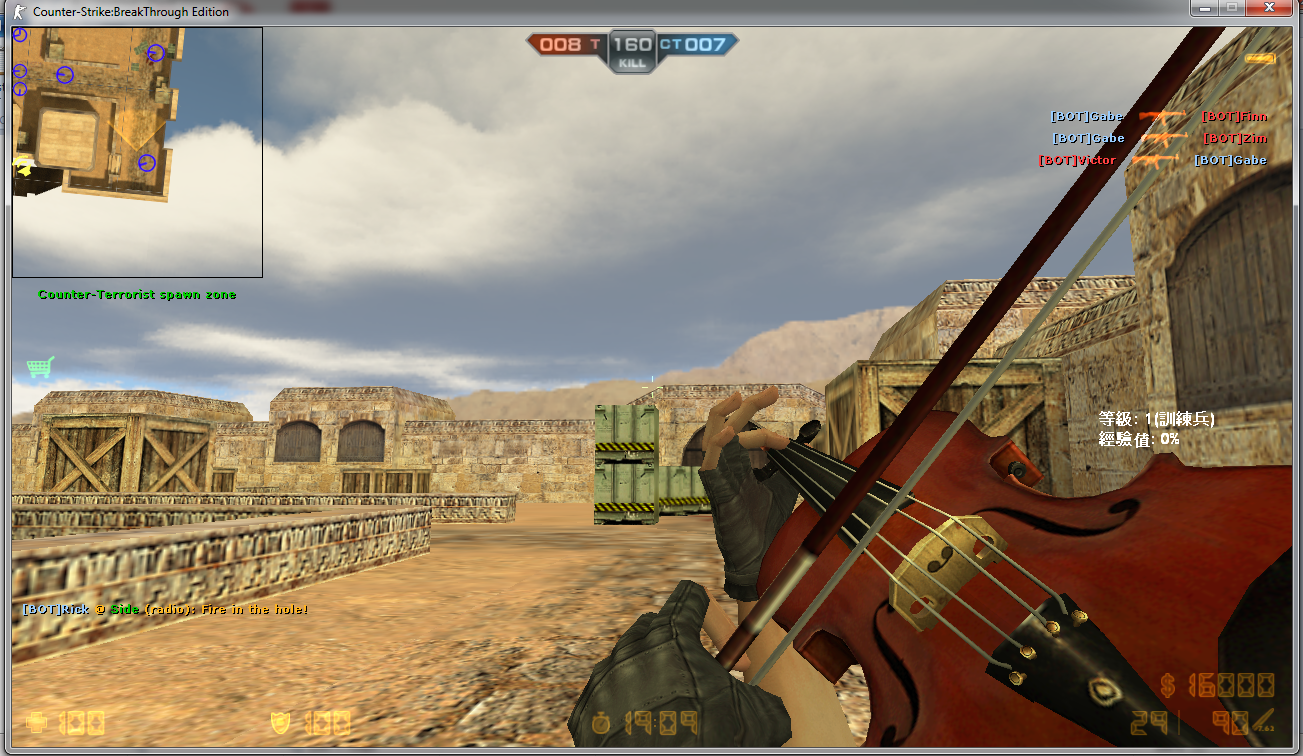
Task: Click the Counter-Terrorist spawn zone label
Action: pyautogui.click(x=138, y=295)
